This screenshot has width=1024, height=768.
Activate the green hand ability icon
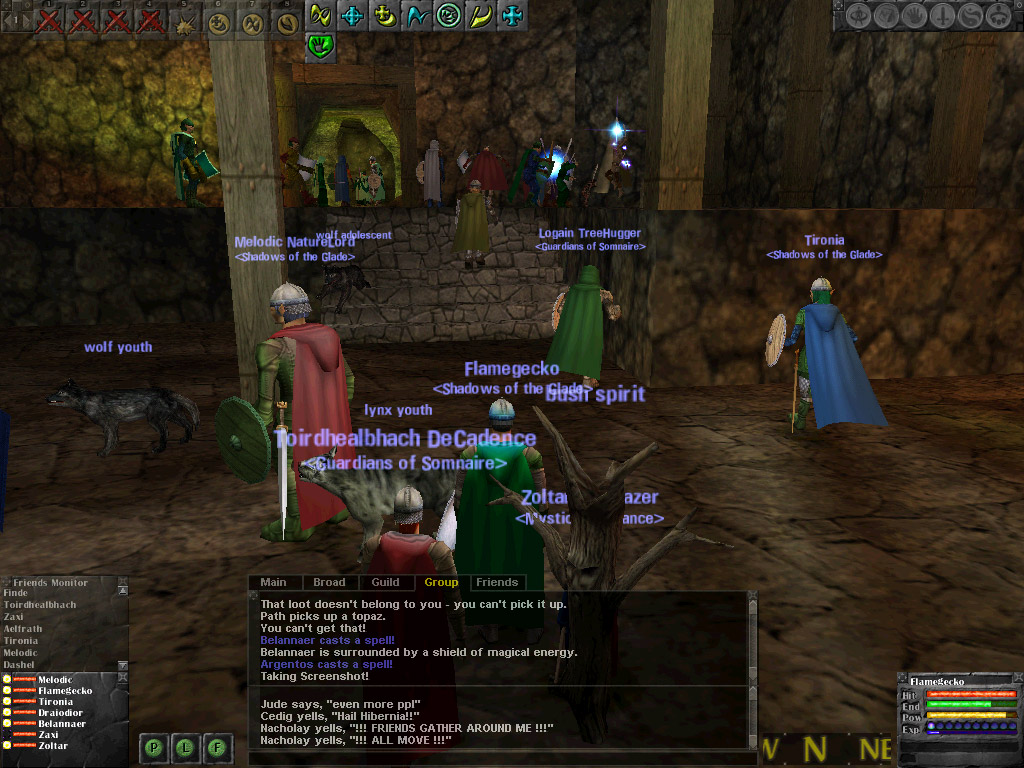pos(320,45)
